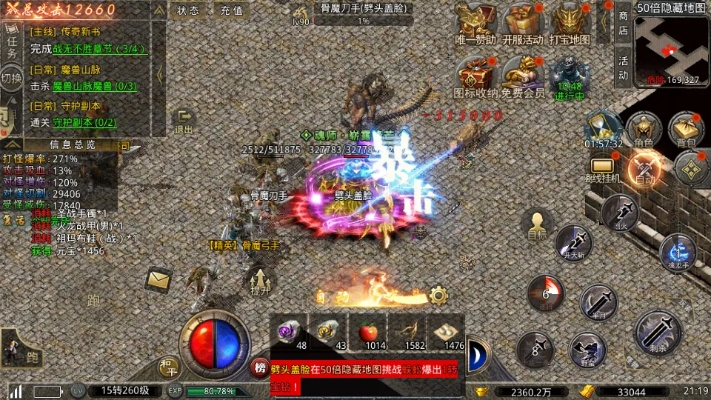This screenshot has width=711, height=400.
Task: Open the 充值 recharge button
Action: tap(231, 10)
